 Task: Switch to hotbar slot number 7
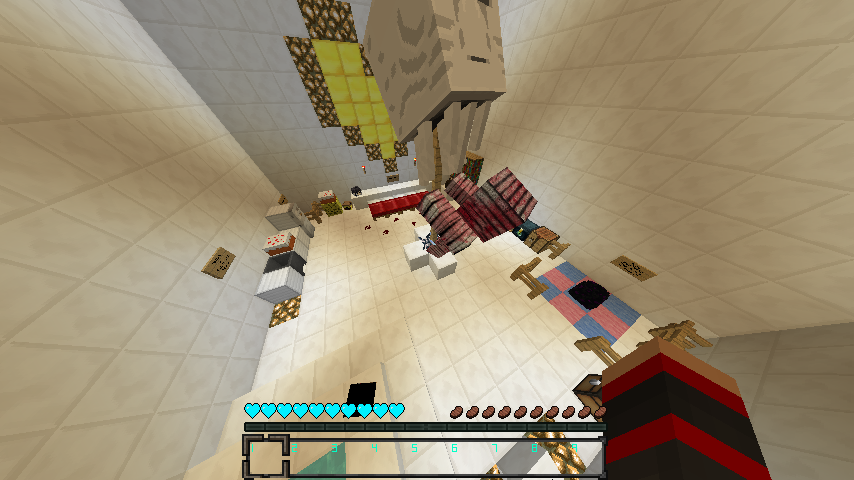click(505, 457)
